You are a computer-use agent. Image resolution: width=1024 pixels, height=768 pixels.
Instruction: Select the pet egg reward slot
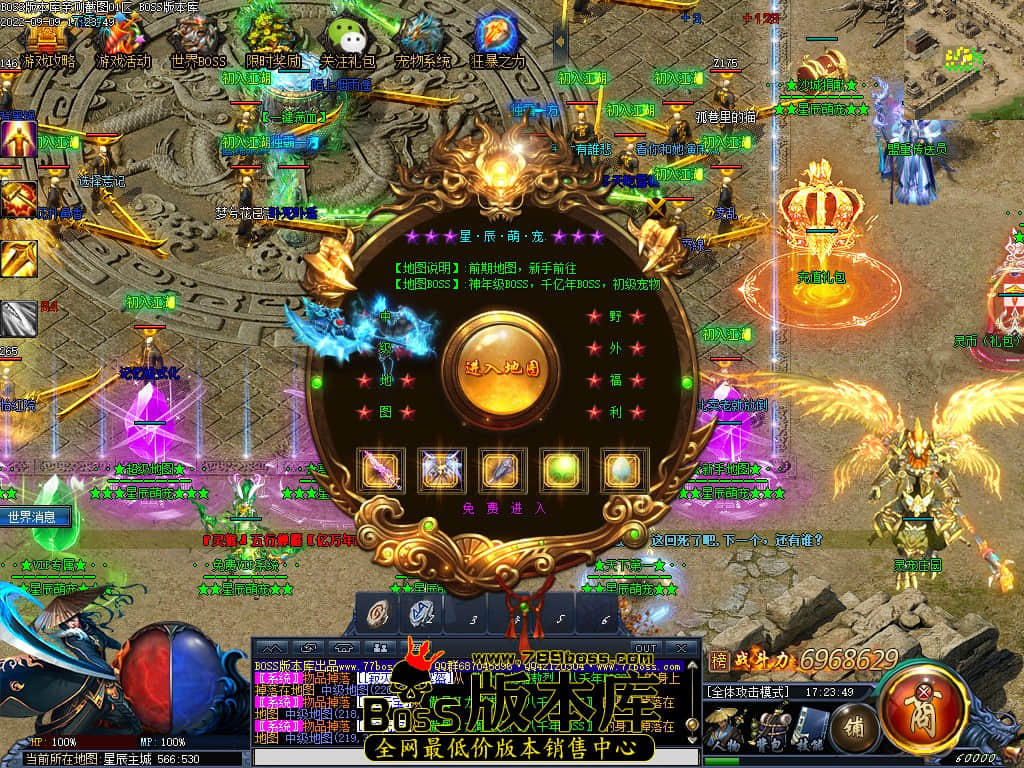pyautogui.click(x=623, y=468)
